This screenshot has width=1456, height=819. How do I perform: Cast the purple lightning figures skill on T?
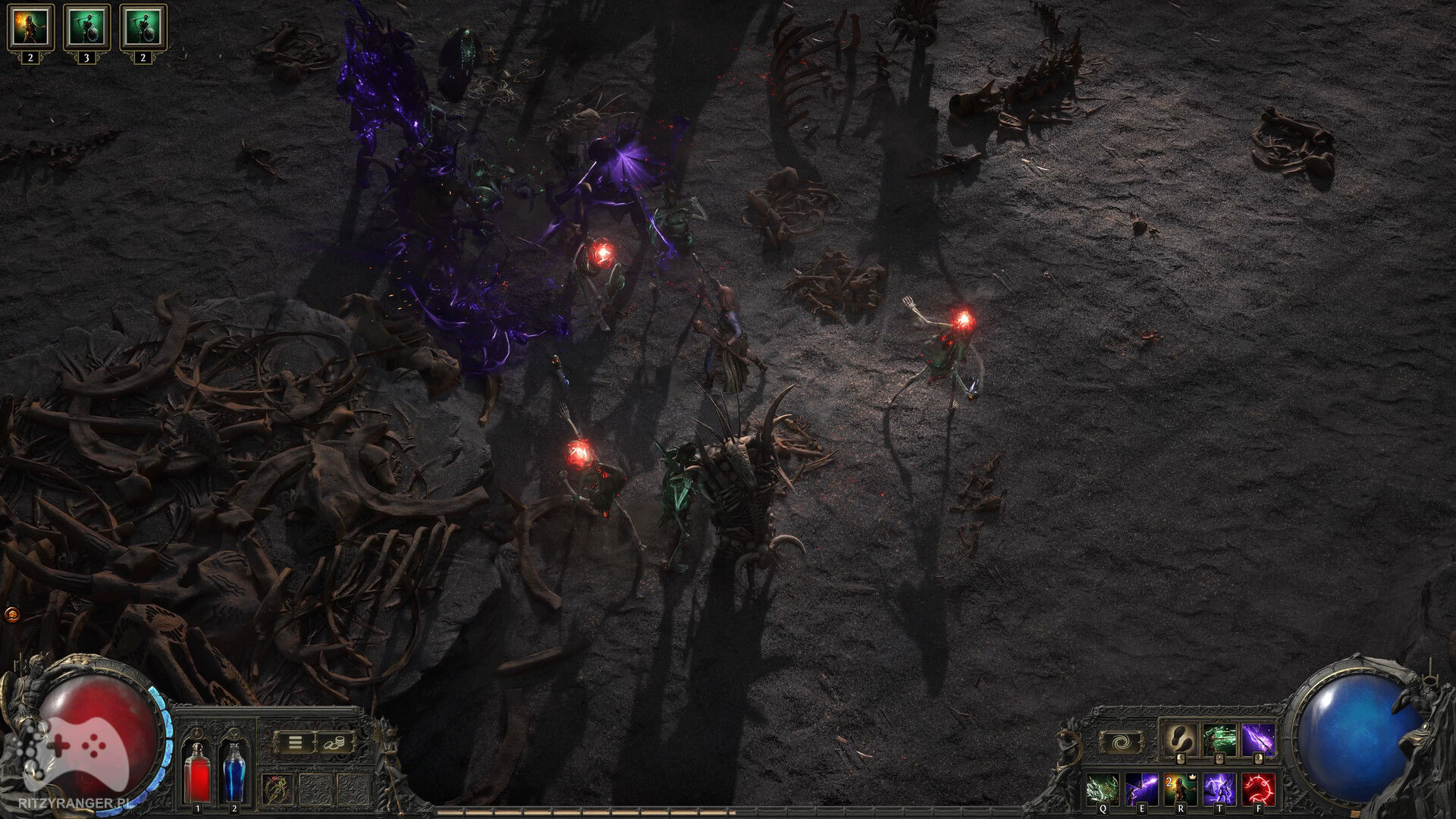tap(1219, 789)
